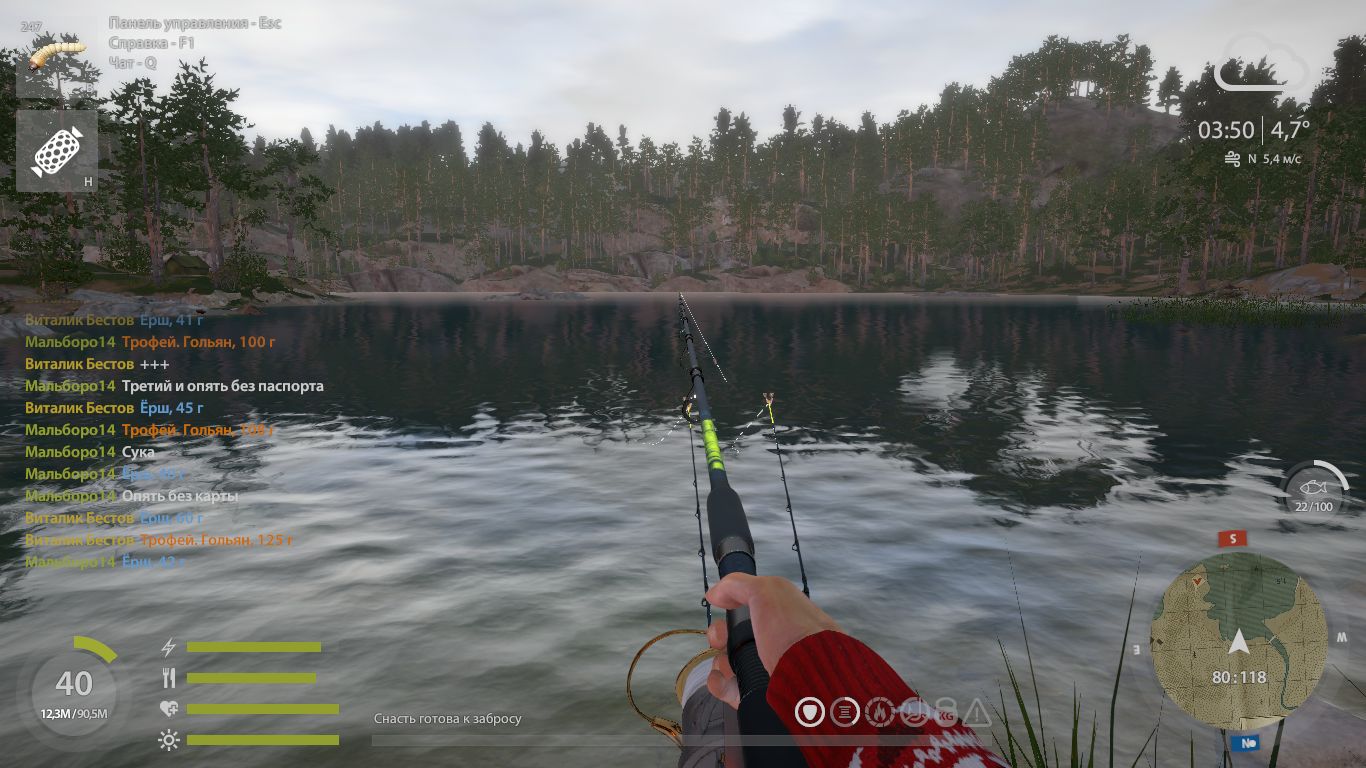Open the chat via Чат - Q label

[131, 61]
